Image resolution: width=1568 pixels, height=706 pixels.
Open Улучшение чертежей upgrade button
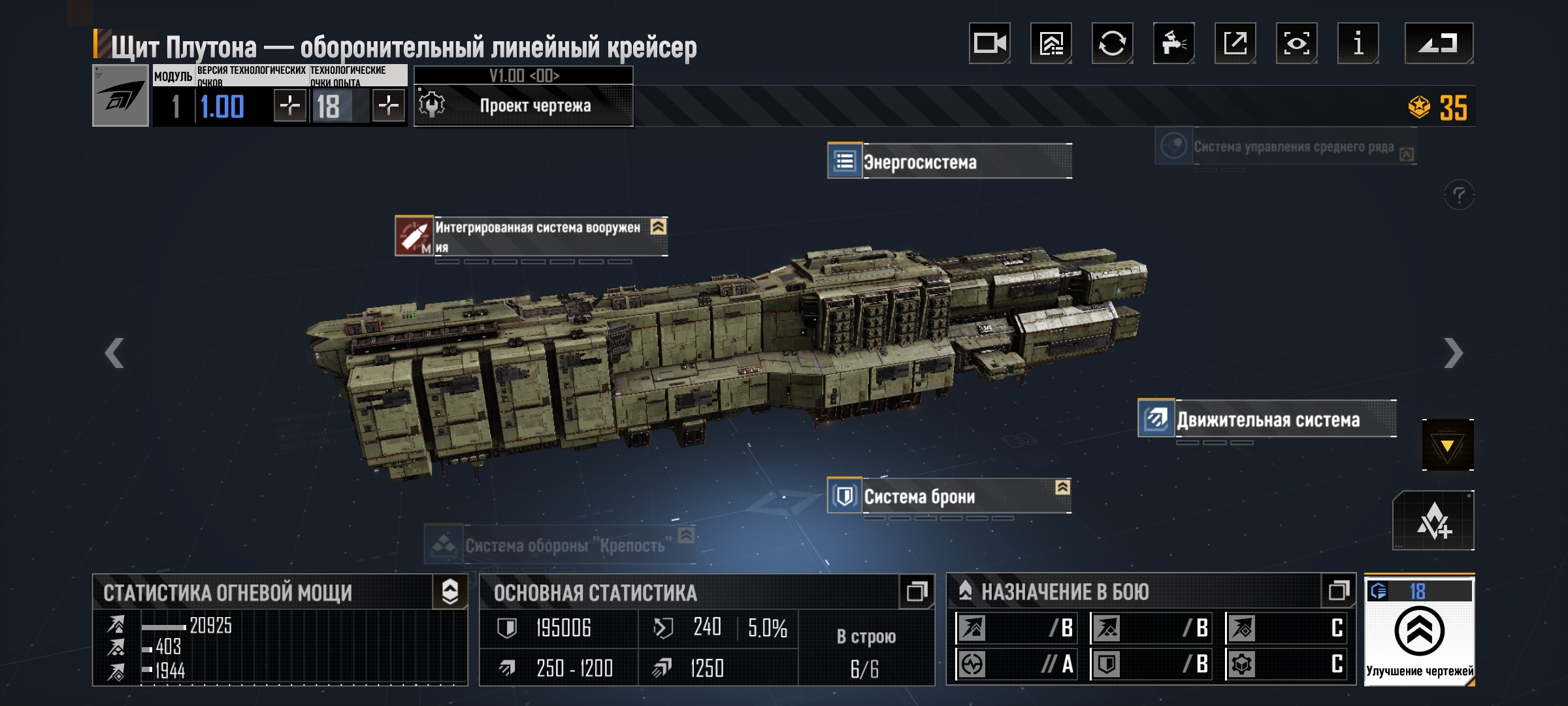1419,631
